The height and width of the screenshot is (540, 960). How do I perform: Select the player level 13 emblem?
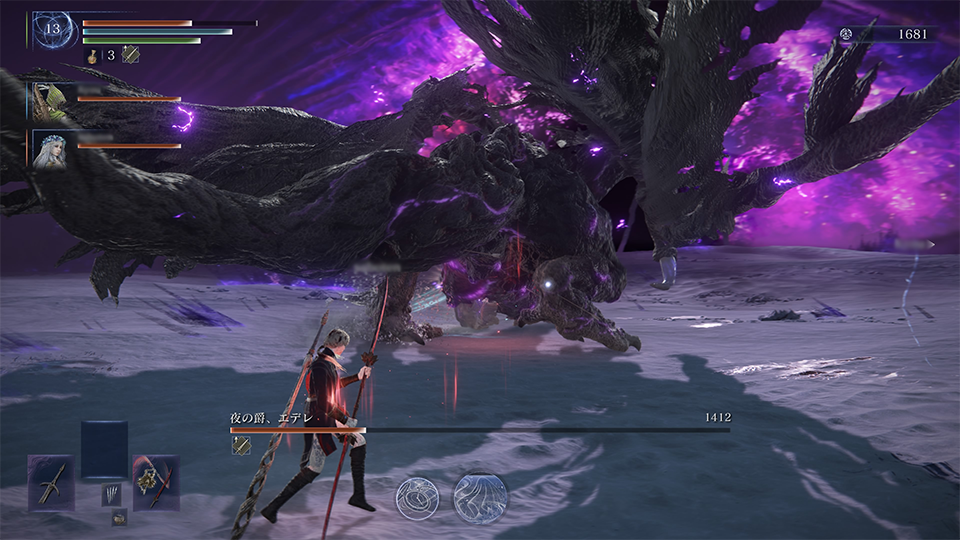click(x=52, y=29)
